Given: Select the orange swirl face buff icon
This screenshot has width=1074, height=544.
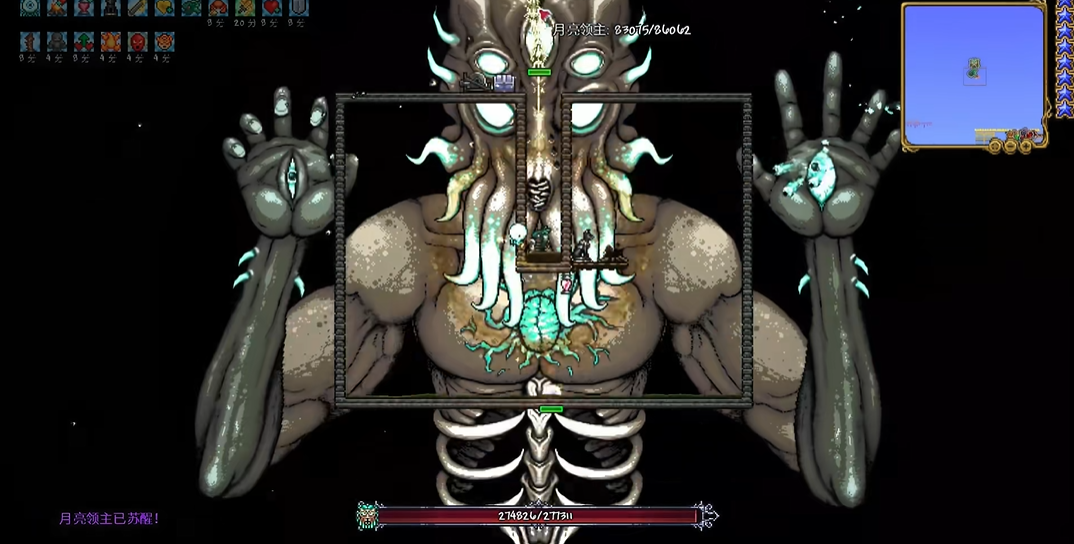Looking at the screenshot, I should (165, 42).
